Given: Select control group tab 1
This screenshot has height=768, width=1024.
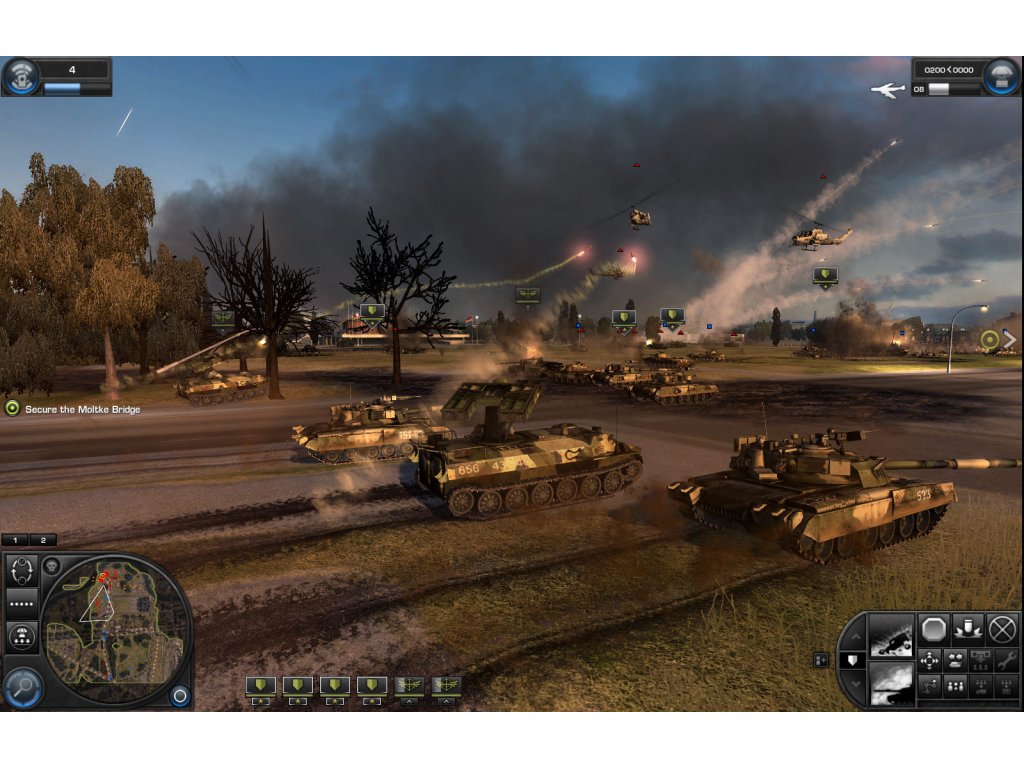Looking at the screenshot, I should 16,540.
